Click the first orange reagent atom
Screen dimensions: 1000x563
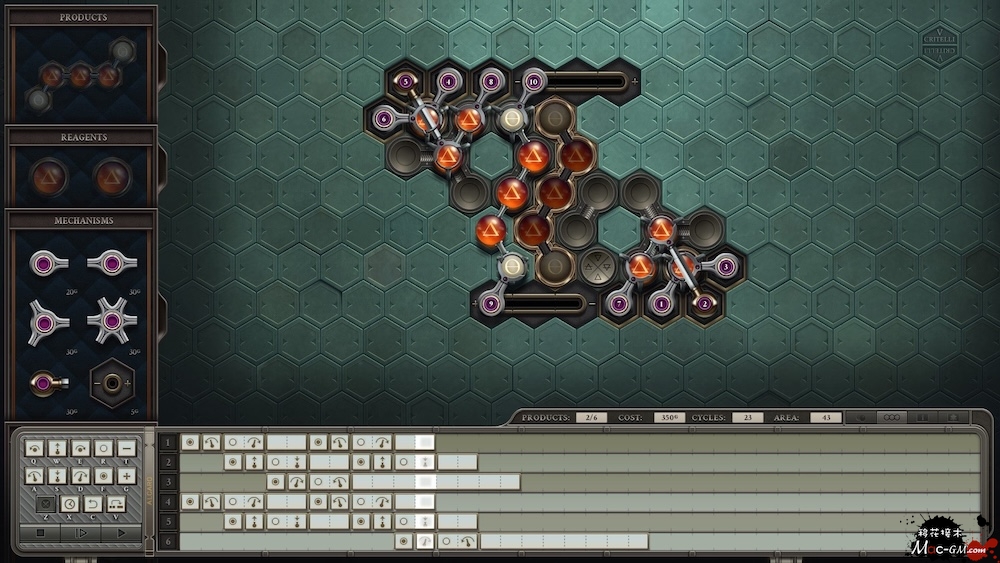[47, 177]
